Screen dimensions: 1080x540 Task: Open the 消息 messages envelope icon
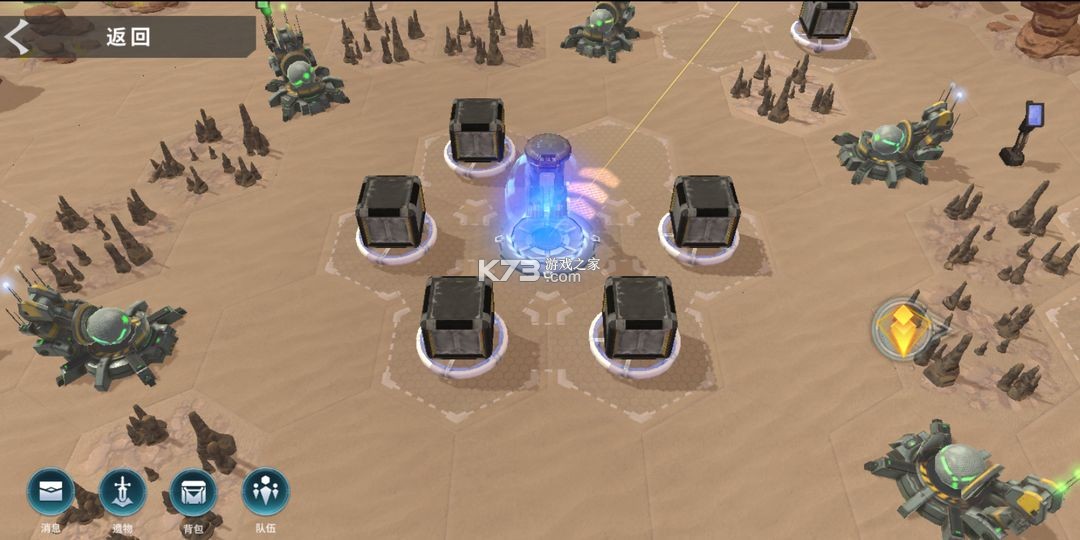[x=51, y=492]
